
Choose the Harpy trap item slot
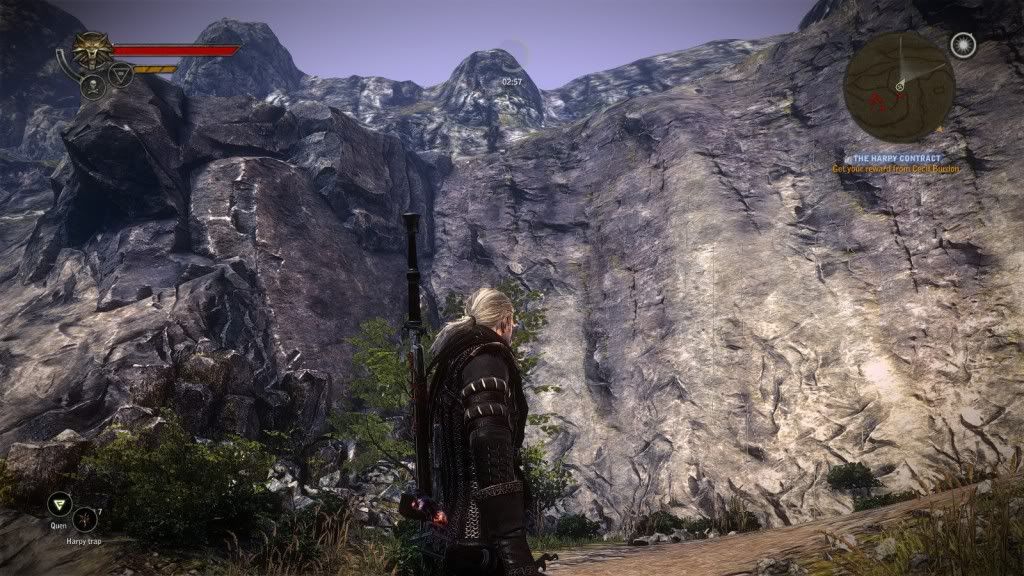pyautogui.click(x=85, y=519)
